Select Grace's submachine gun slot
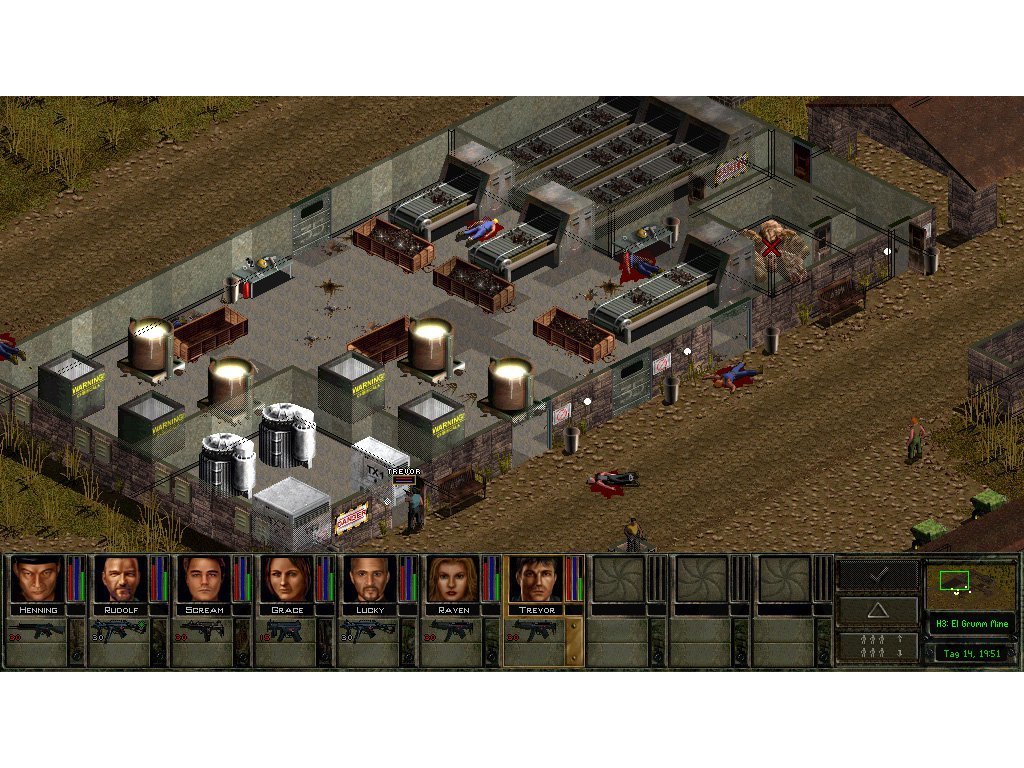 point(286,632)
